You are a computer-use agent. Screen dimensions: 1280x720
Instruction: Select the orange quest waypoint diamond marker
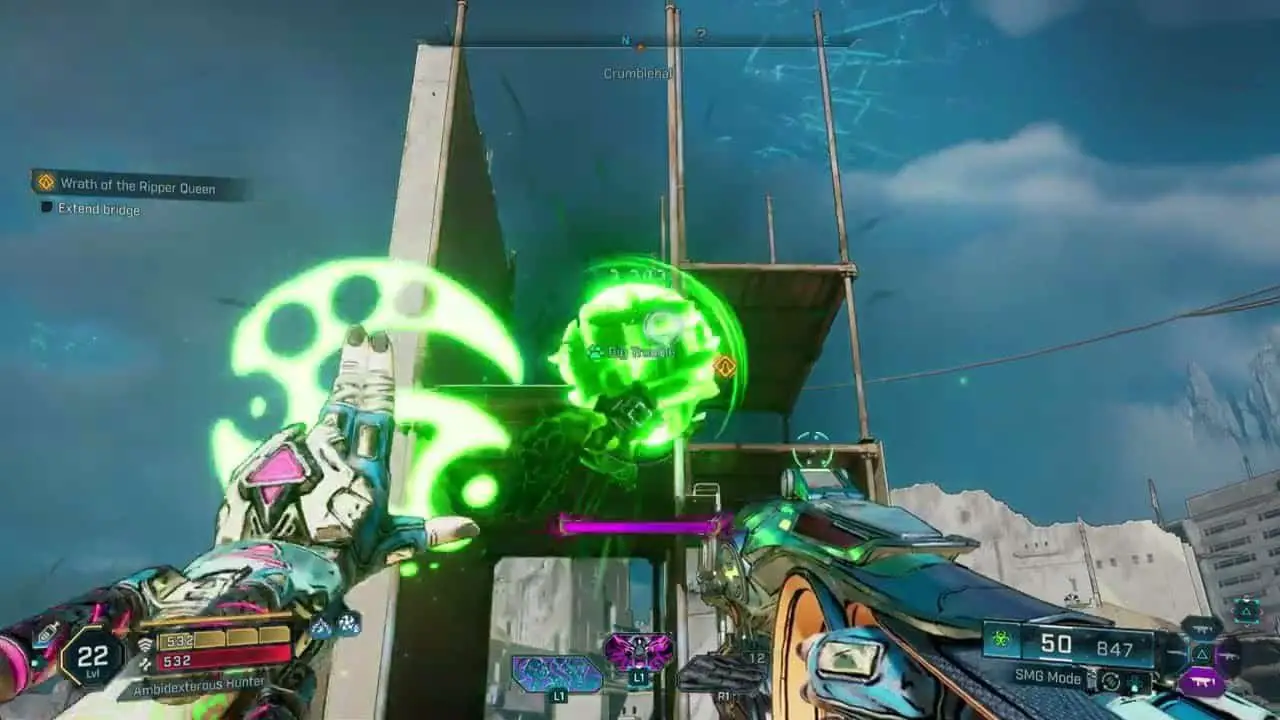[x=725, y=367]
